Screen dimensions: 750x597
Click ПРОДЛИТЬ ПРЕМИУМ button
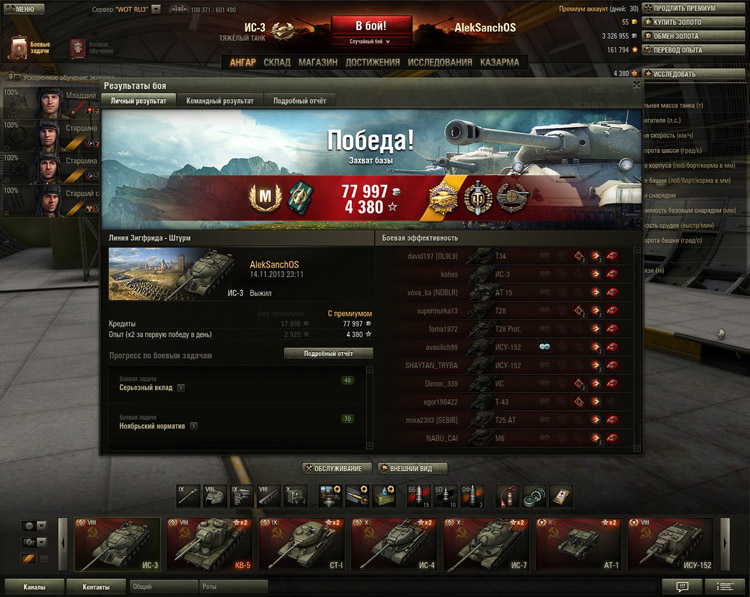click(x=693, y=8)
